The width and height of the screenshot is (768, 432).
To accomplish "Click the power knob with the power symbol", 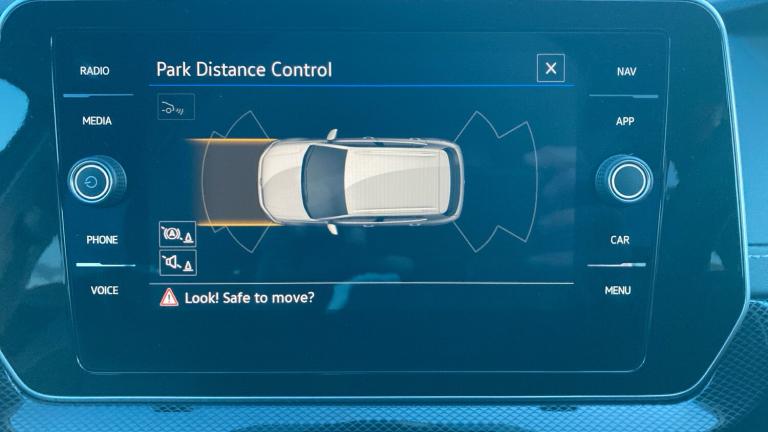I will [x=96, y=181].
